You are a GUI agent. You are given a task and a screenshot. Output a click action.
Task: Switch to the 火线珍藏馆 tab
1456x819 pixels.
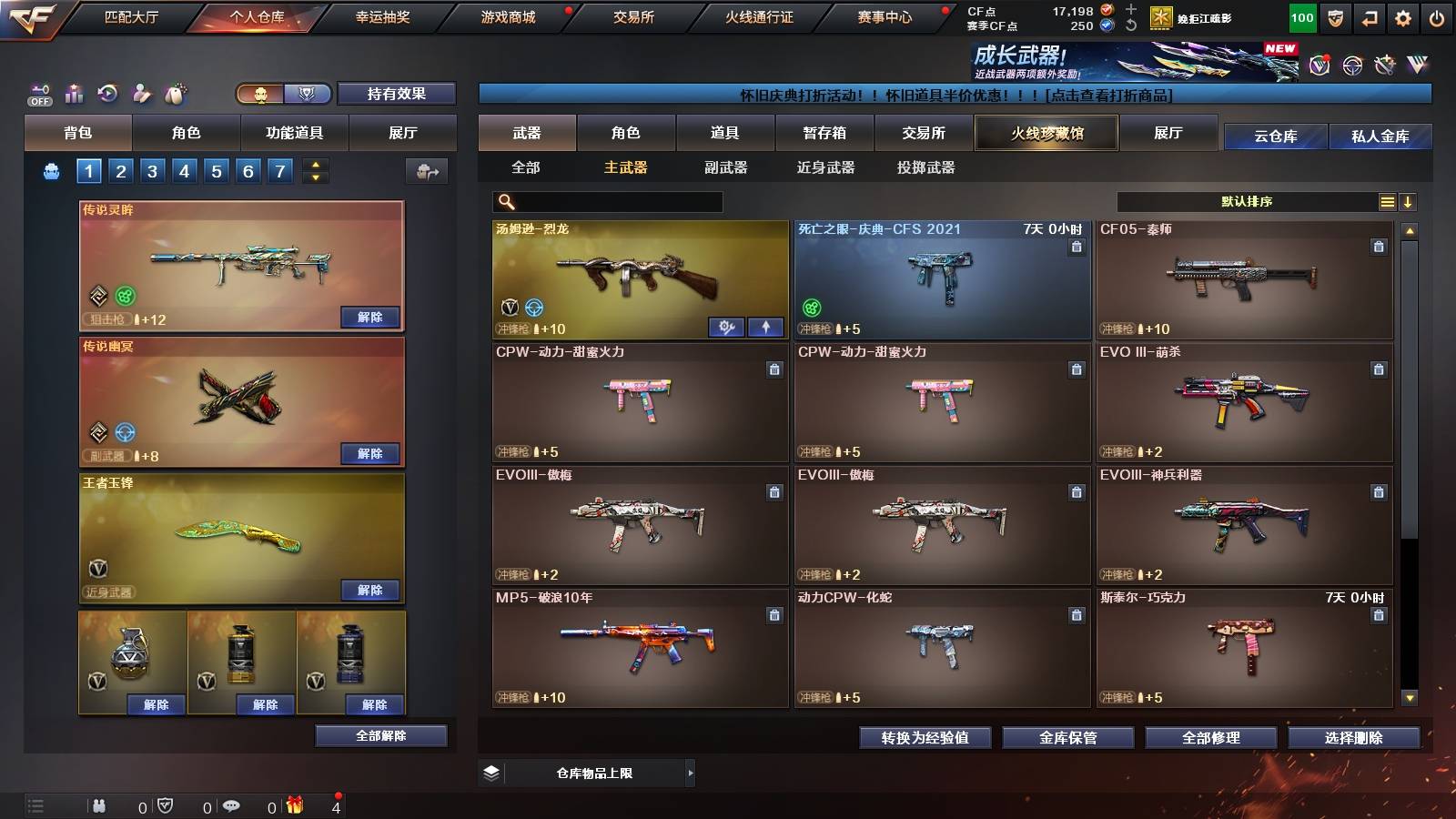[x=1046, y=133]
